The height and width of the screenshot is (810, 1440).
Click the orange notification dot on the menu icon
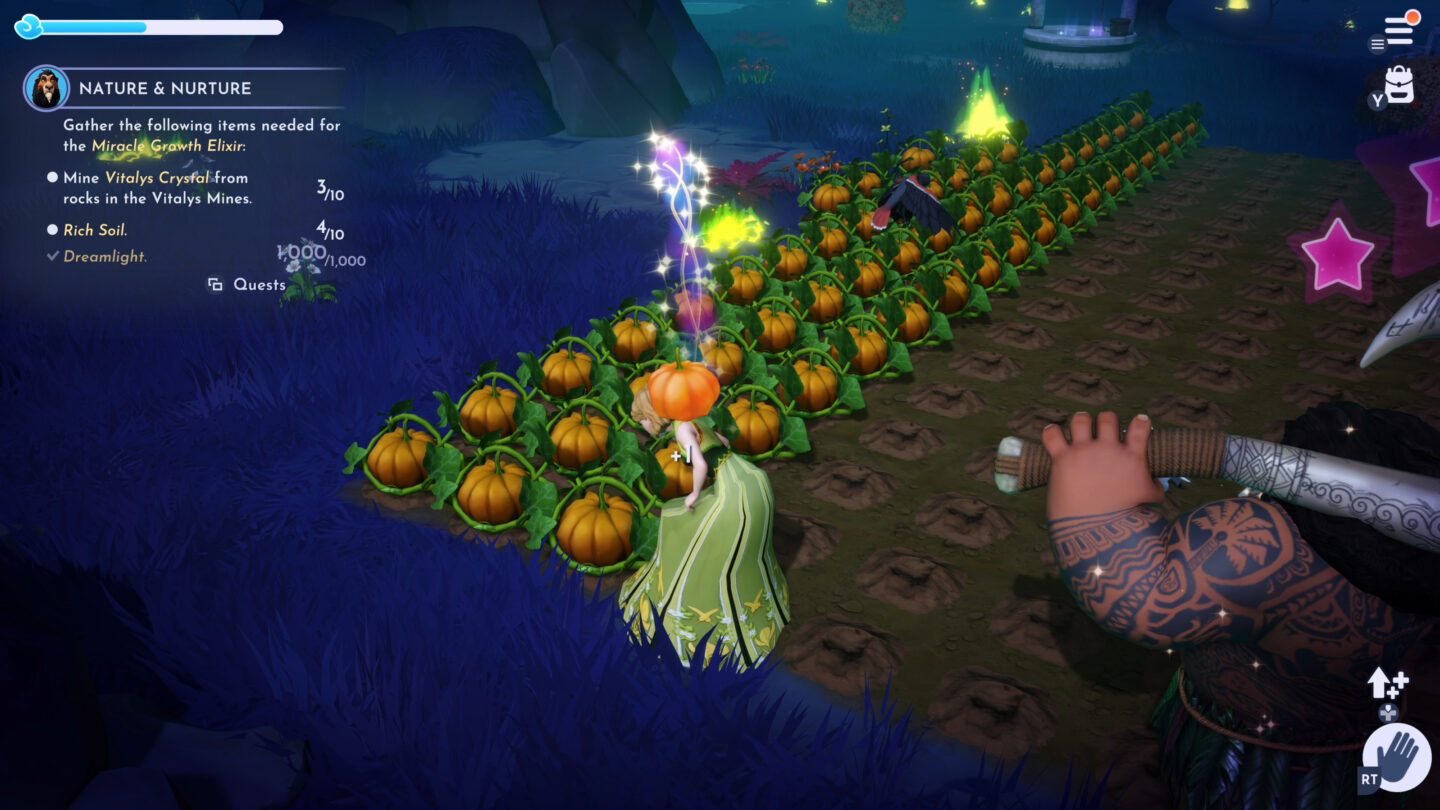[1413, 17]
